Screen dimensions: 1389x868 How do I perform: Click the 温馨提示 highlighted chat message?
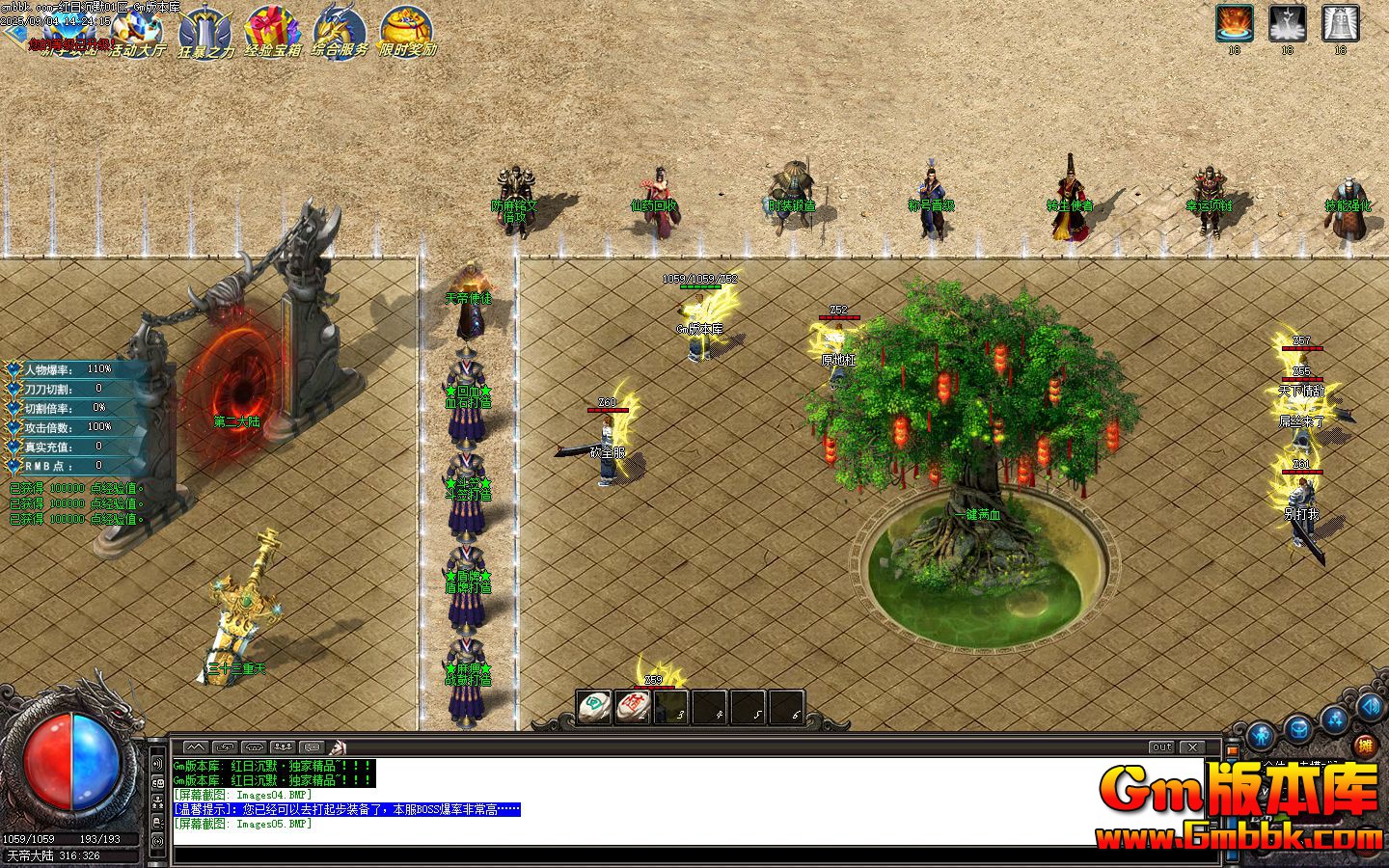point(347,810)
